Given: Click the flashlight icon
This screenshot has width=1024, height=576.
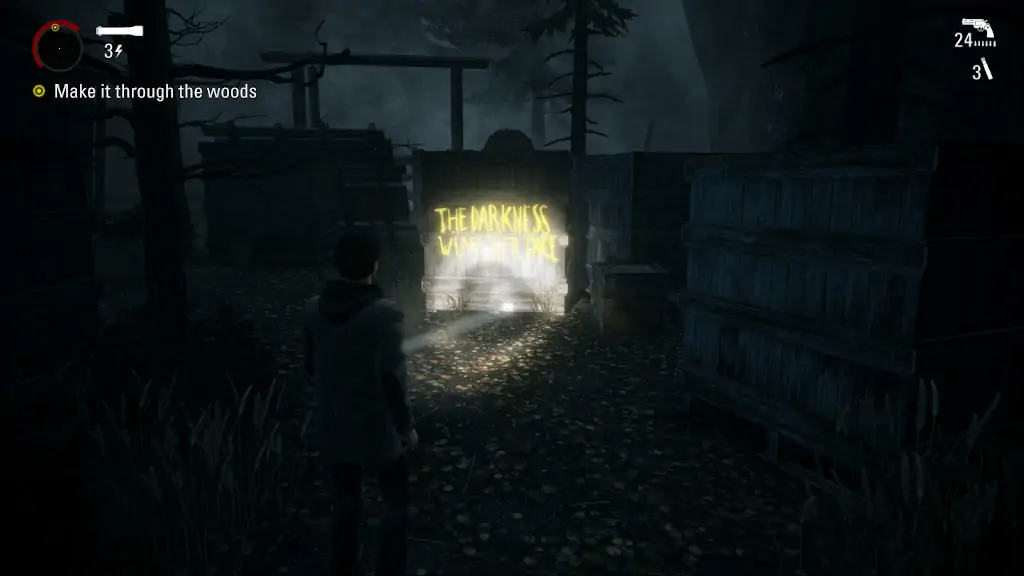Looking at the screenshot, I should click(120, 31).
